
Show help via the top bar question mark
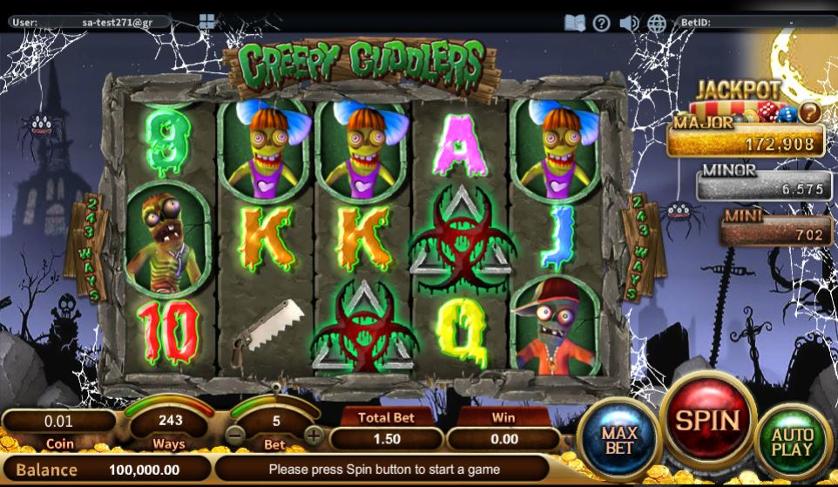pos(601,22)
